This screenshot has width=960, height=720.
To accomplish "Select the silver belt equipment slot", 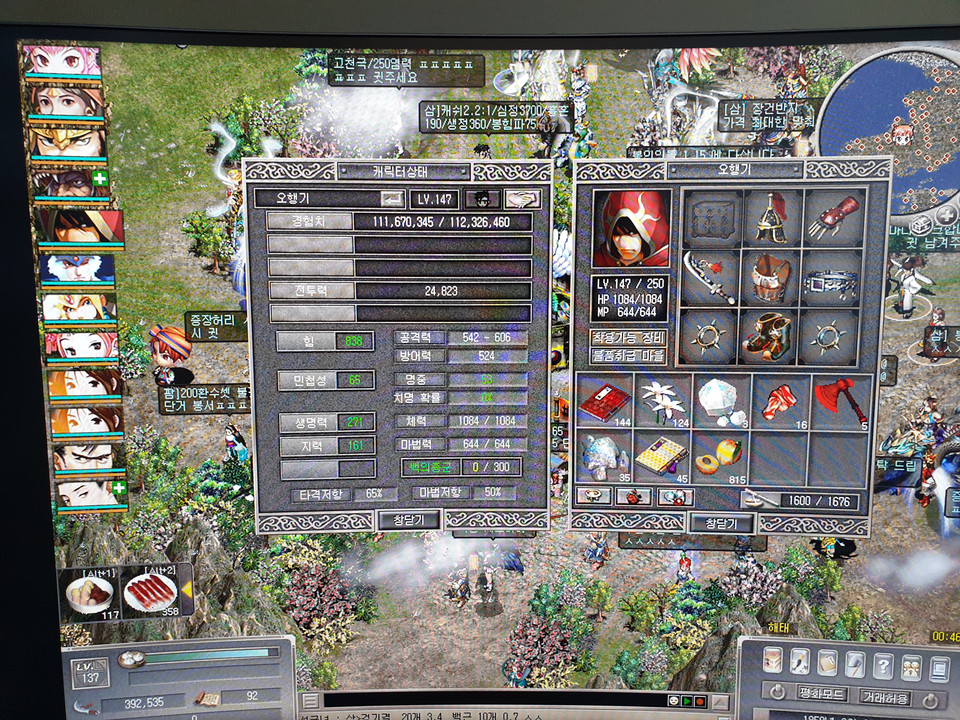I will 832,280.
